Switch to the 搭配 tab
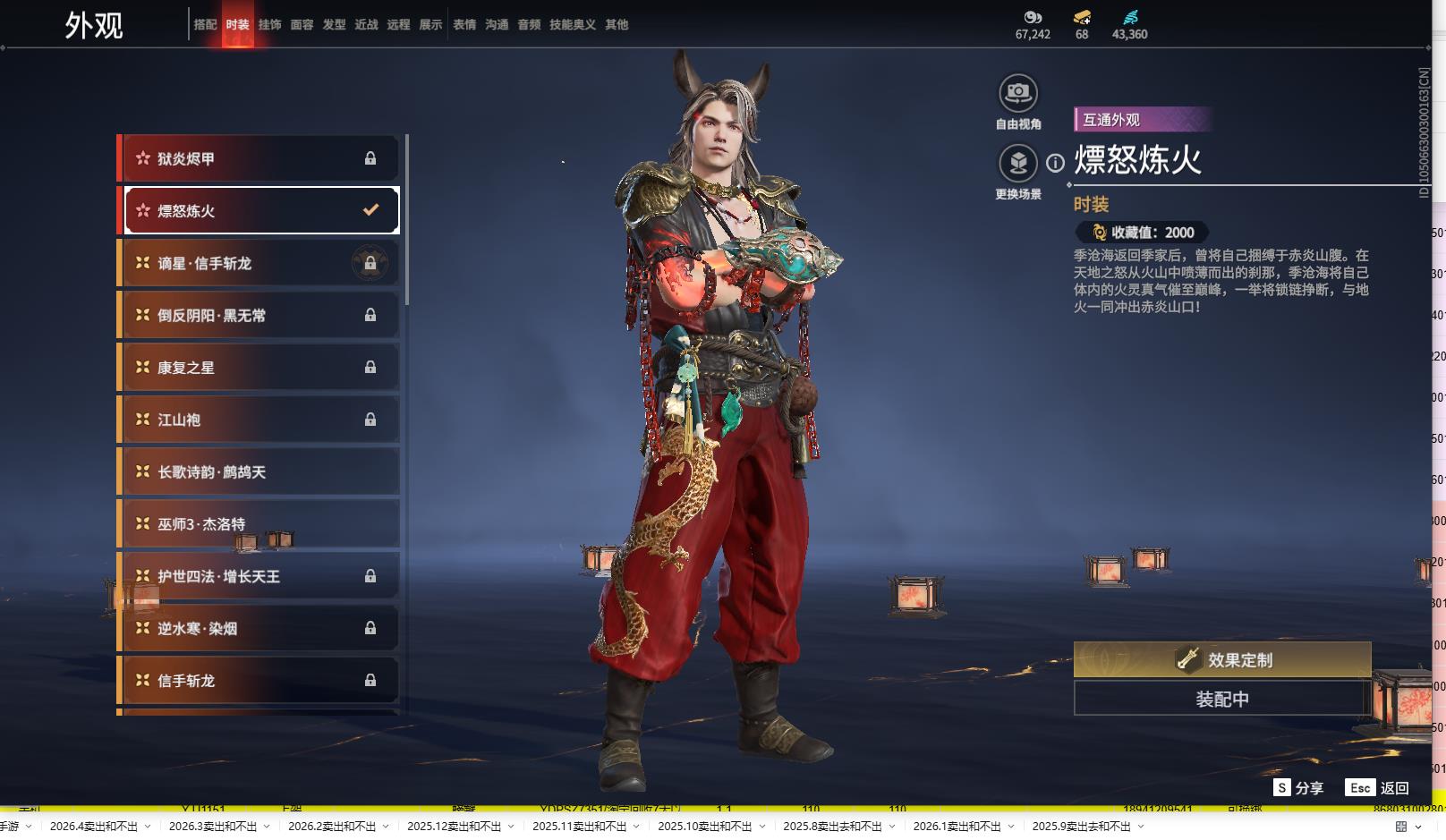This screenshot has height=840, width=1446. 205,25
